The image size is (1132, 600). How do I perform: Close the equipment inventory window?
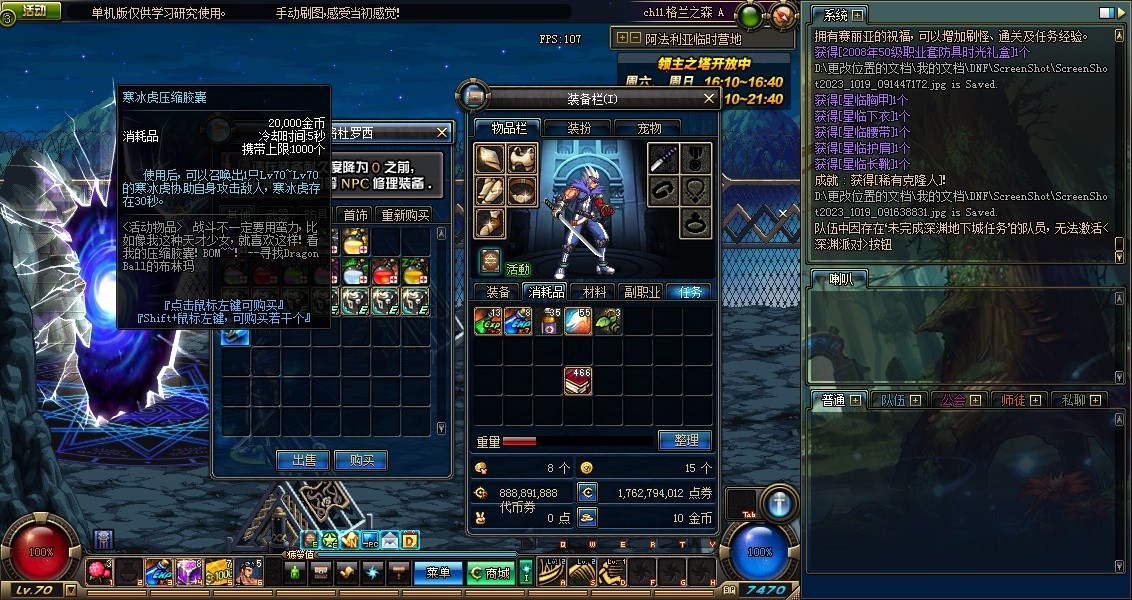tap(709, 98)
